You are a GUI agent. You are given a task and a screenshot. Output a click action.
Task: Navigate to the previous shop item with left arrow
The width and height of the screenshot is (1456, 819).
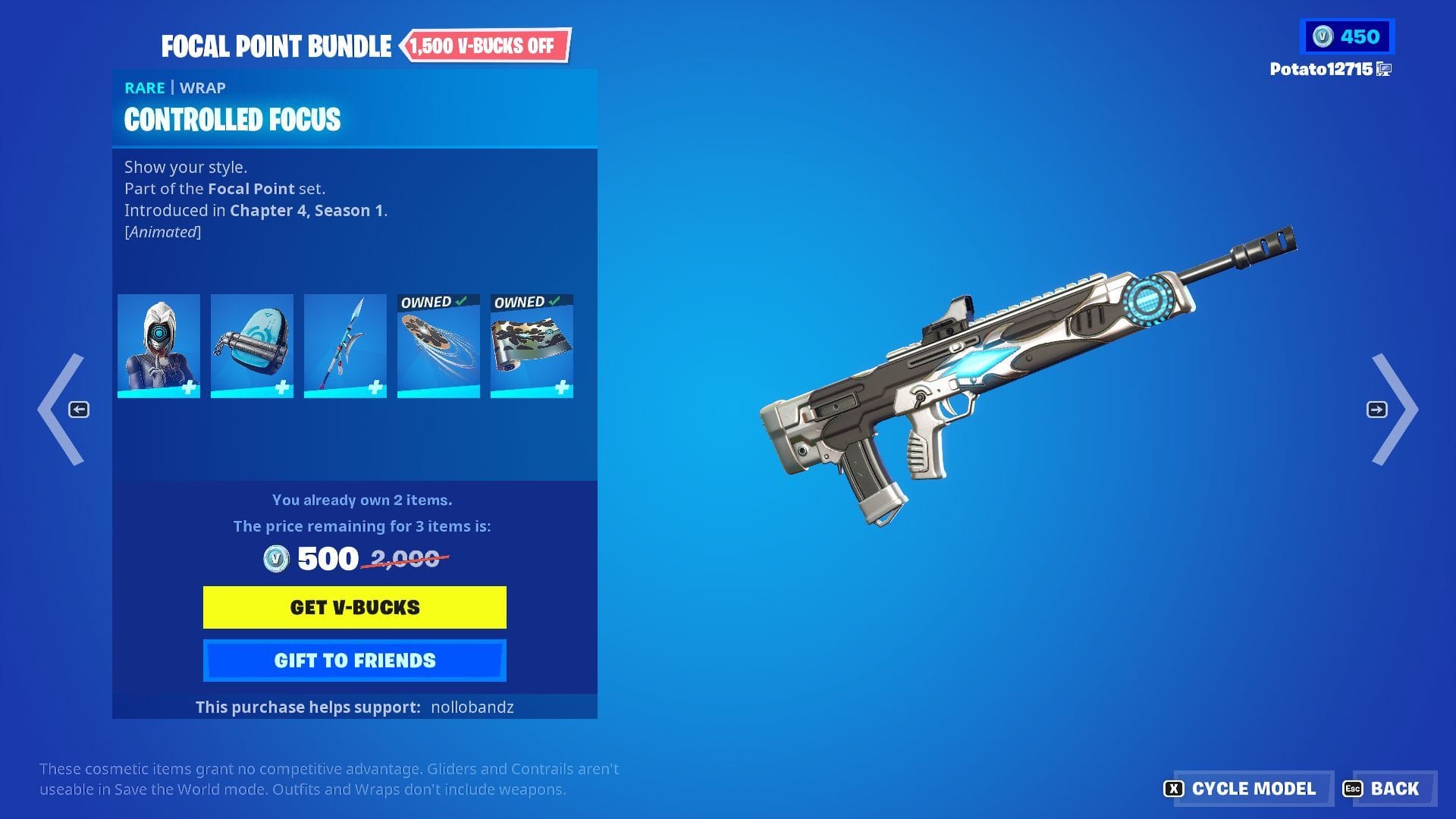[x=73, y=409]
